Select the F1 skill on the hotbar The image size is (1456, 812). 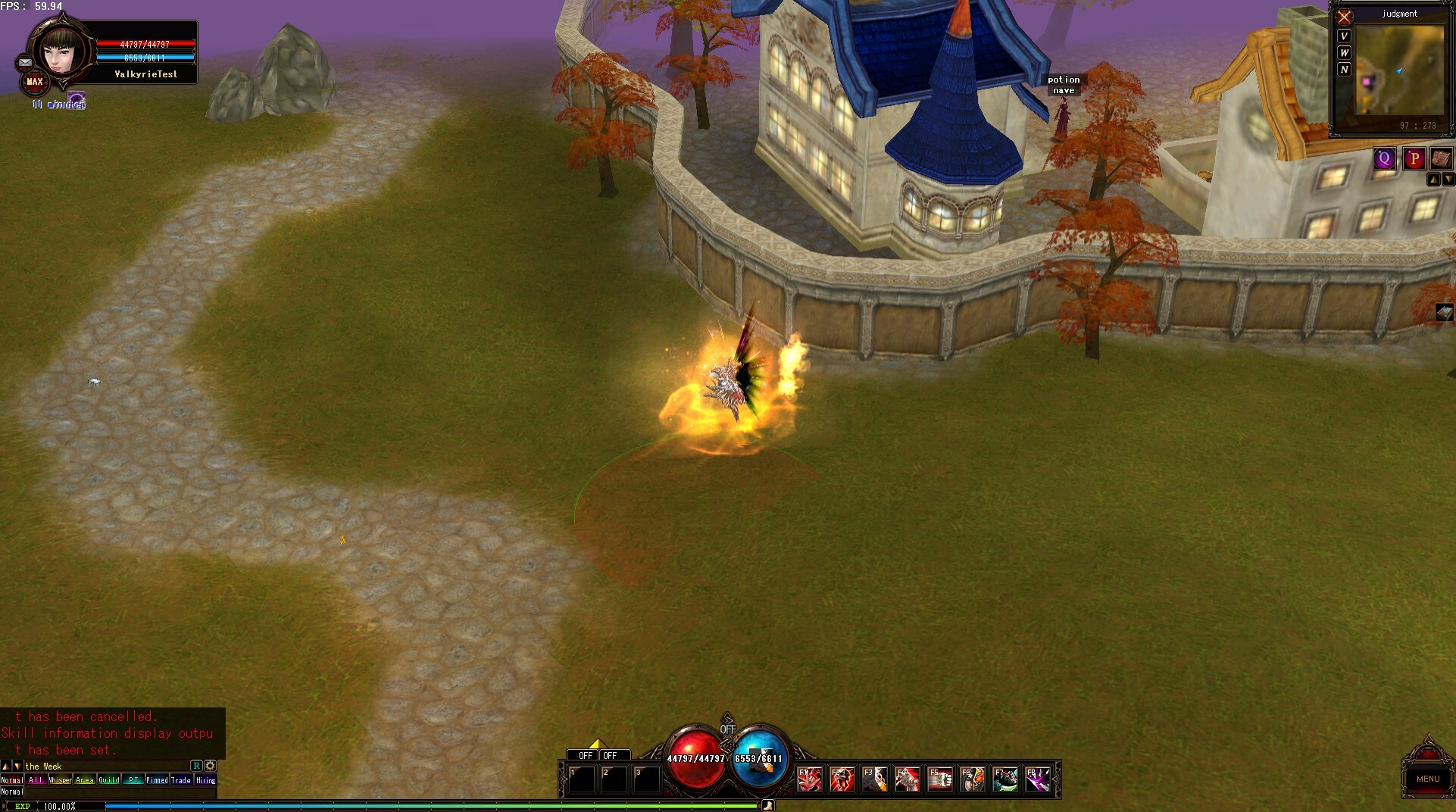(811, 779)
